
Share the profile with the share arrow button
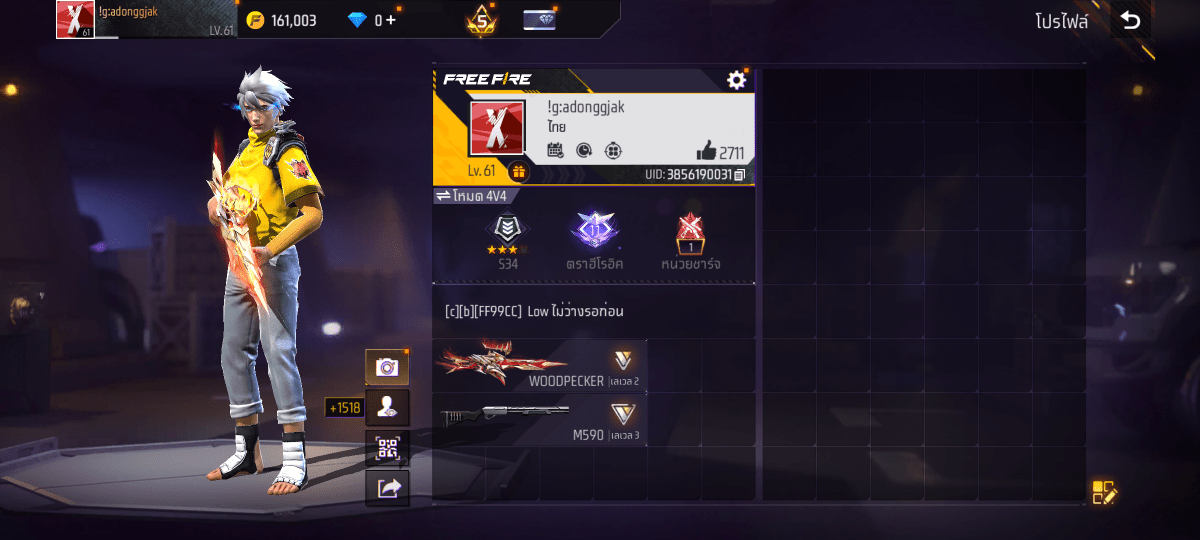387,487
